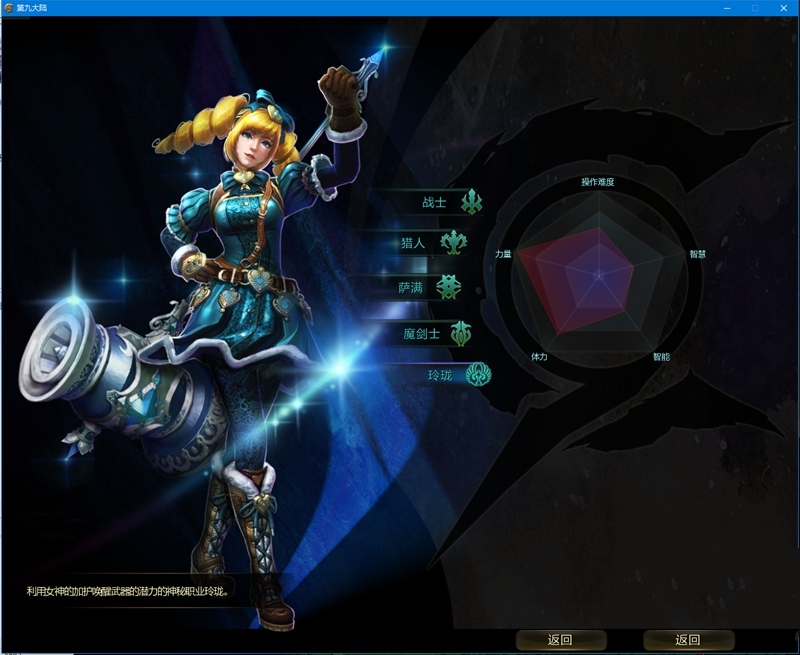Image resolution: width=800 pixels, height=655 pixels.
Task: Switch to the 魔剑士 class
Action: pos(422,333)
